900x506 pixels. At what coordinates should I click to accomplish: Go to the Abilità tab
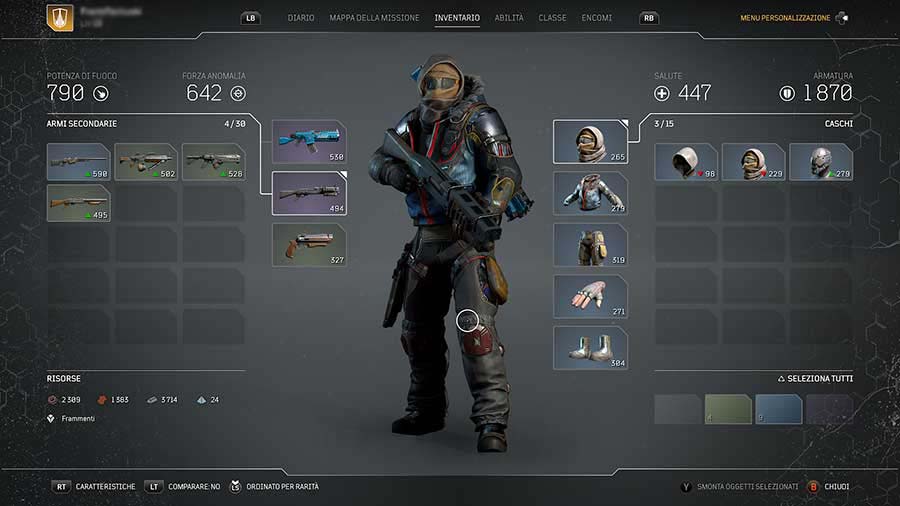[508, 18]
